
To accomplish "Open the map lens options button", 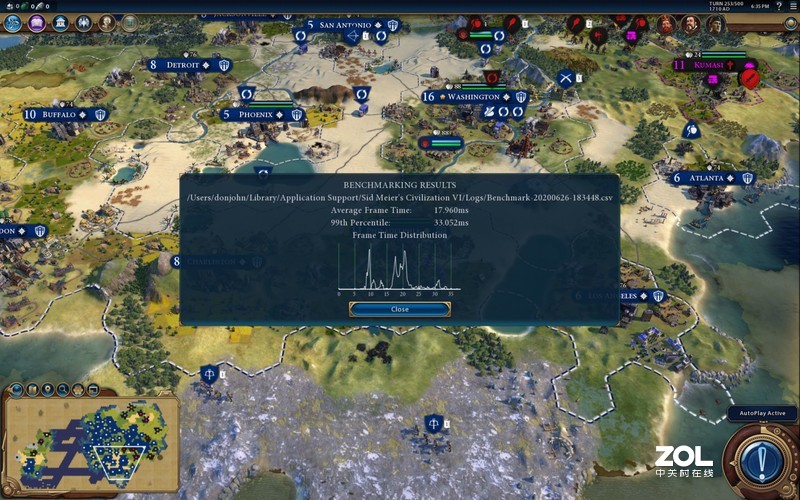I will (x=17, y=389).
